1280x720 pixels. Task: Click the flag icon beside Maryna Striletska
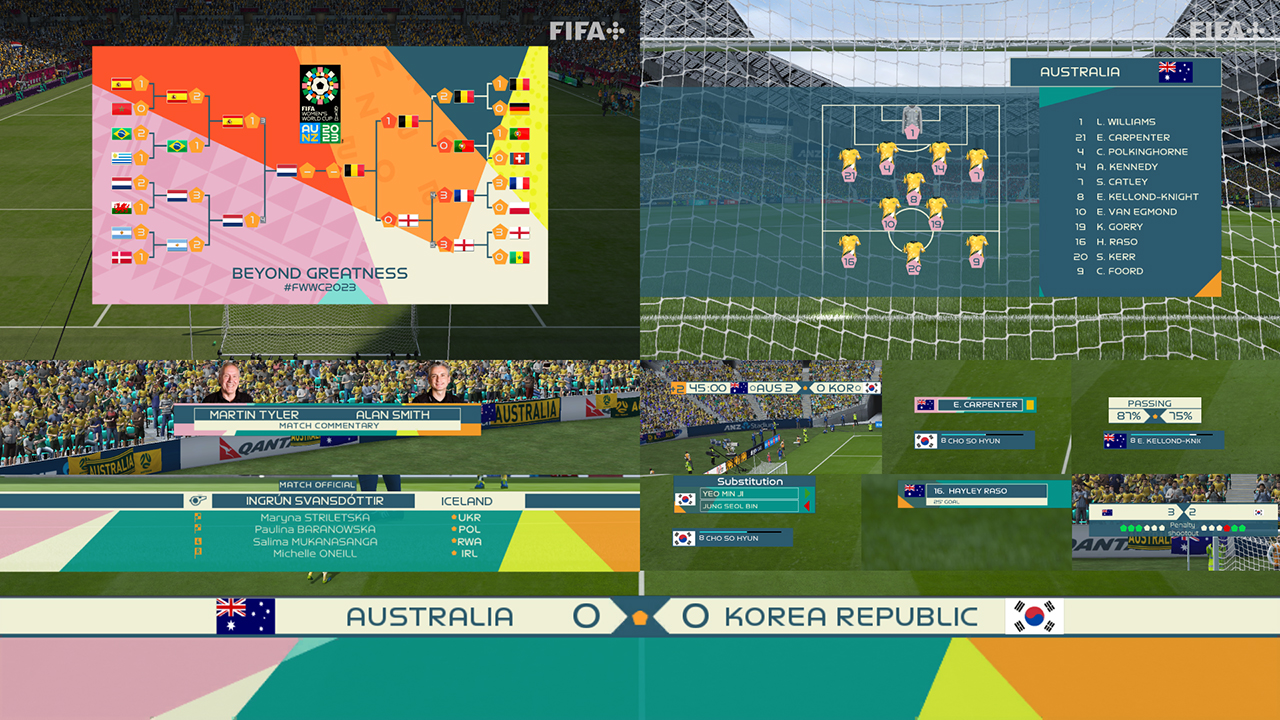[199, 518]
